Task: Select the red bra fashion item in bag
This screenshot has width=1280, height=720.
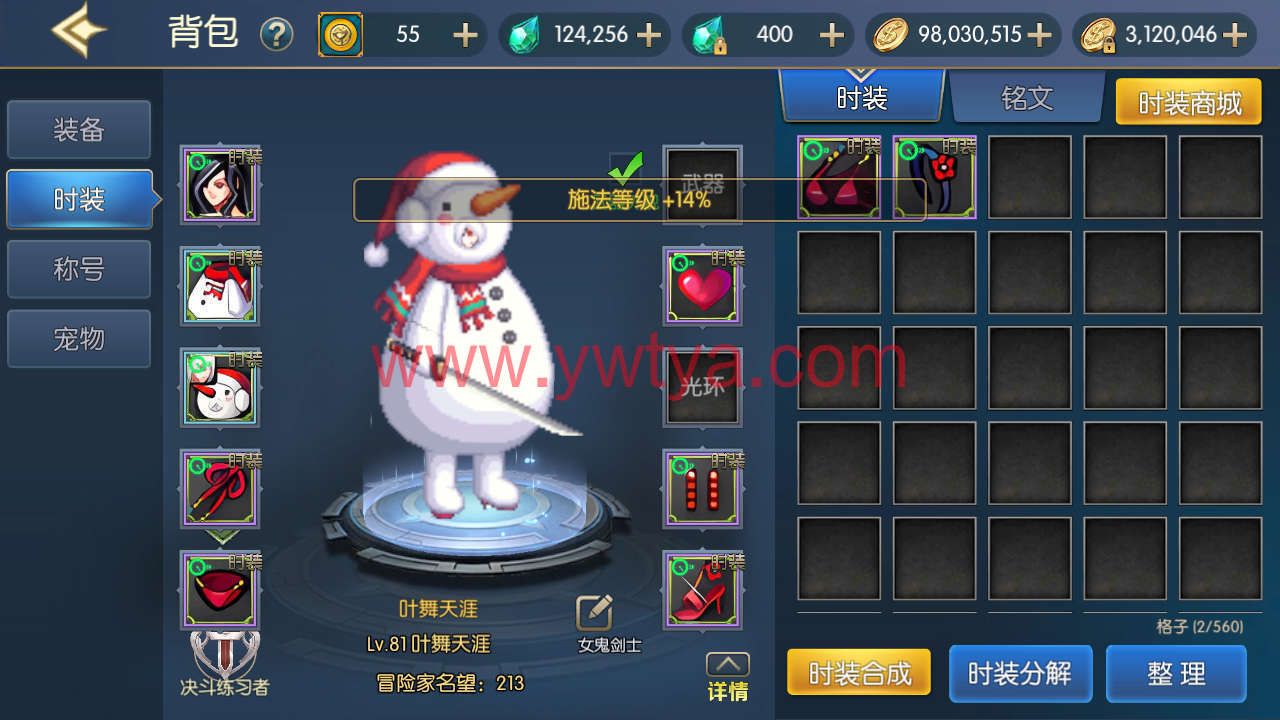Action: (x=839, y=178)
